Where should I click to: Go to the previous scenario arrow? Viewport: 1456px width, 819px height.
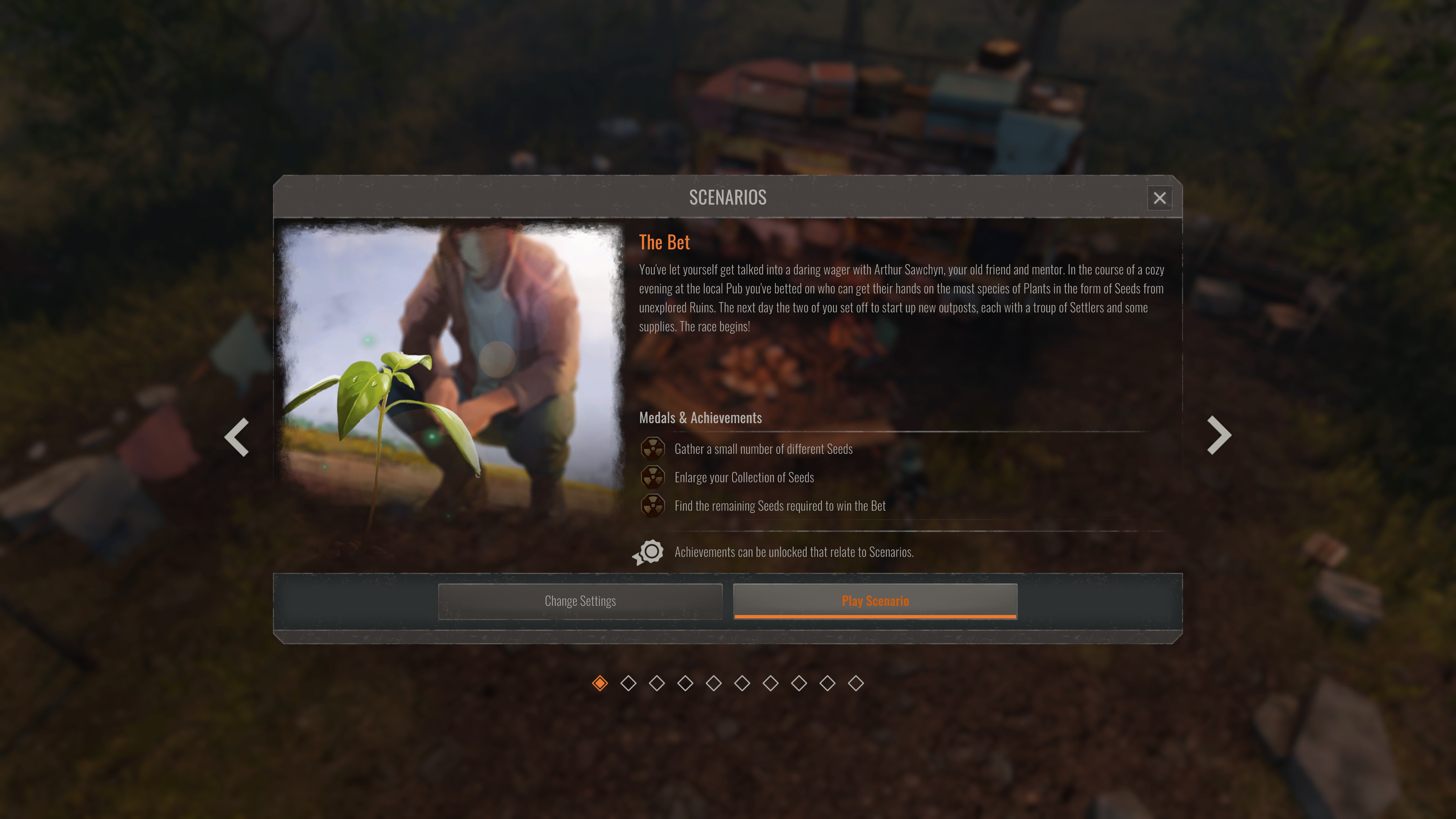coord(237,436)
